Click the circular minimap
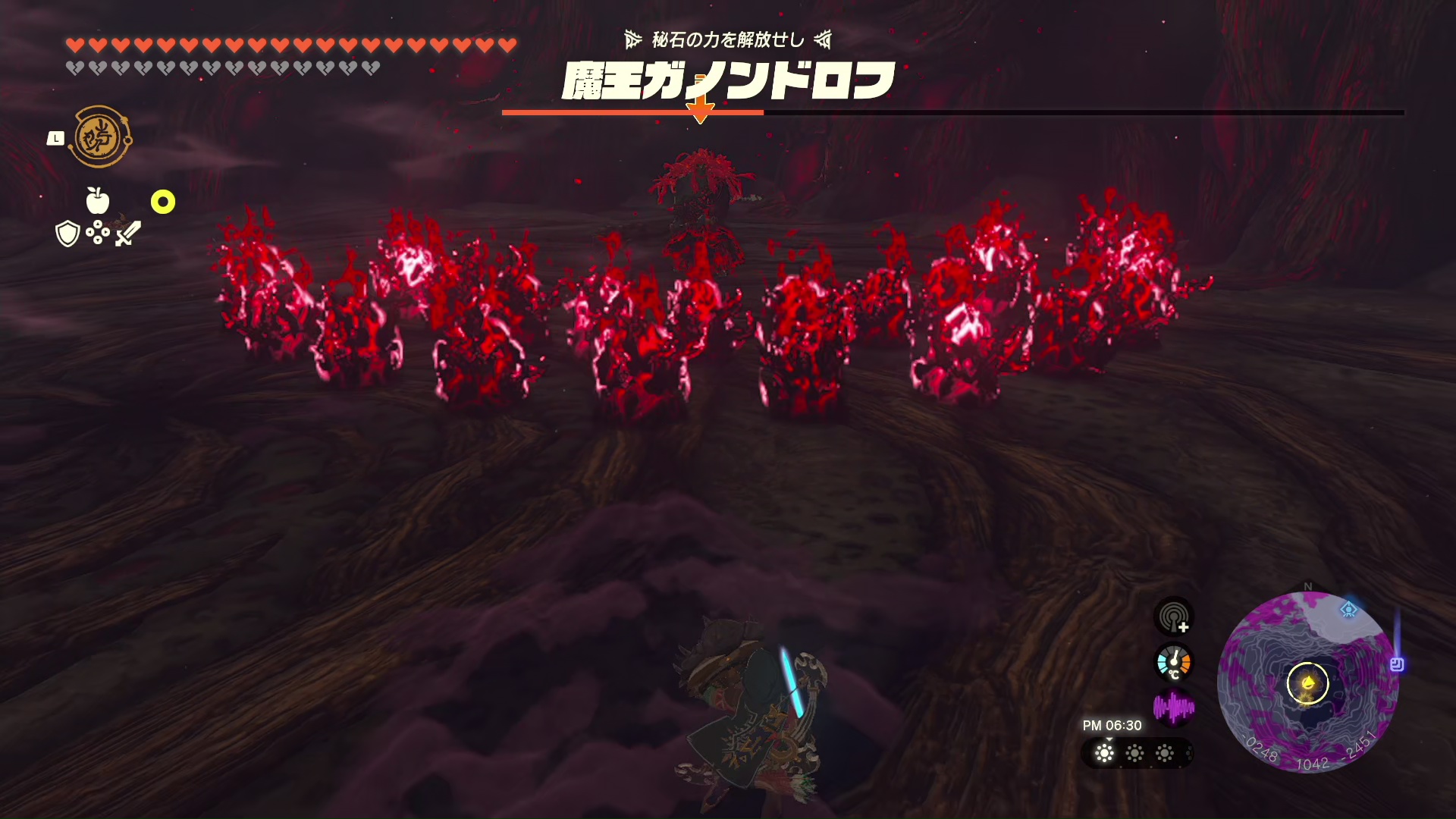Screen dimensions: 1456x819 1307,682
